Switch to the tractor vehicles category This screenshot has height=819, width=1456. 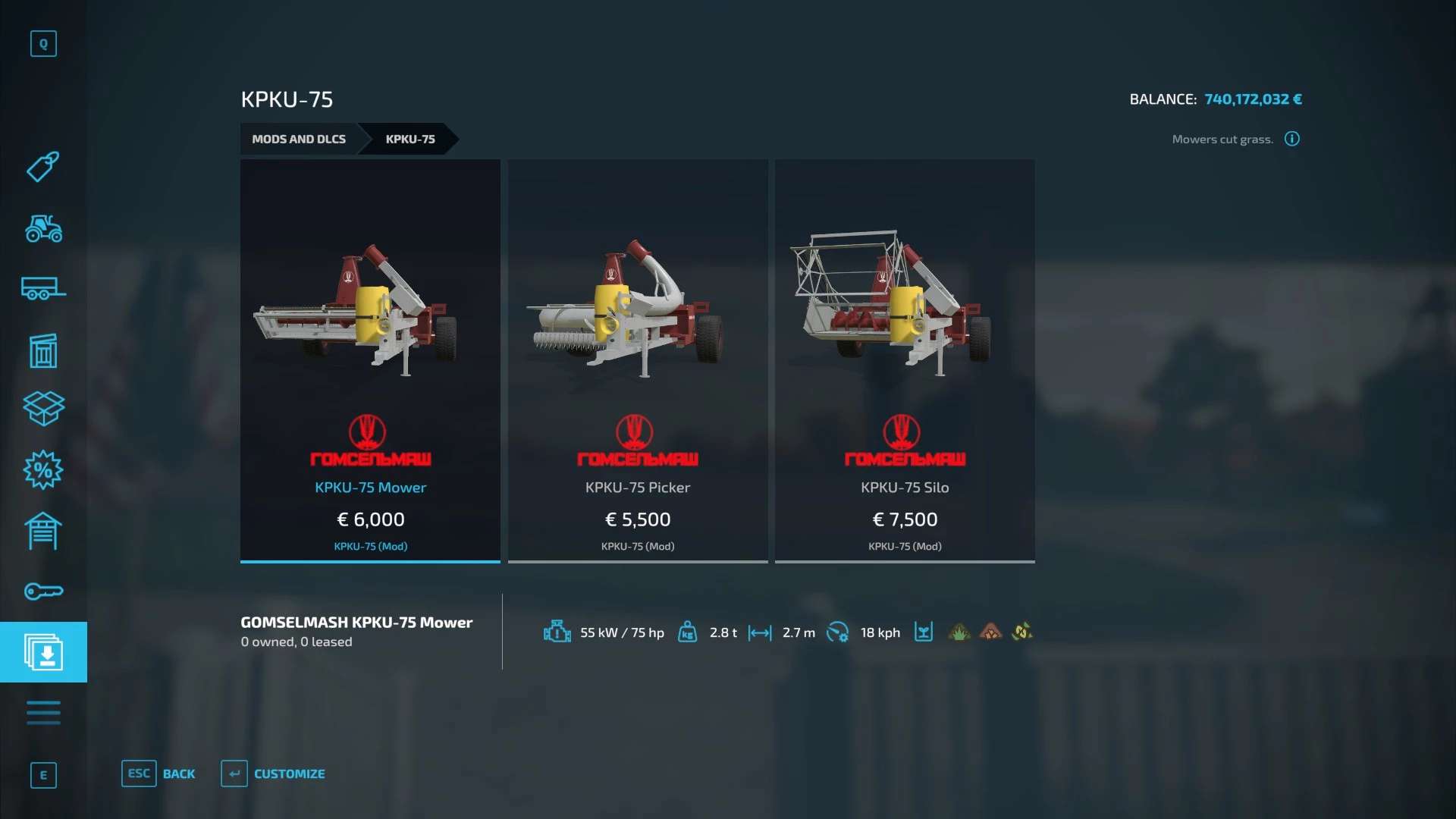click(43, 227)
